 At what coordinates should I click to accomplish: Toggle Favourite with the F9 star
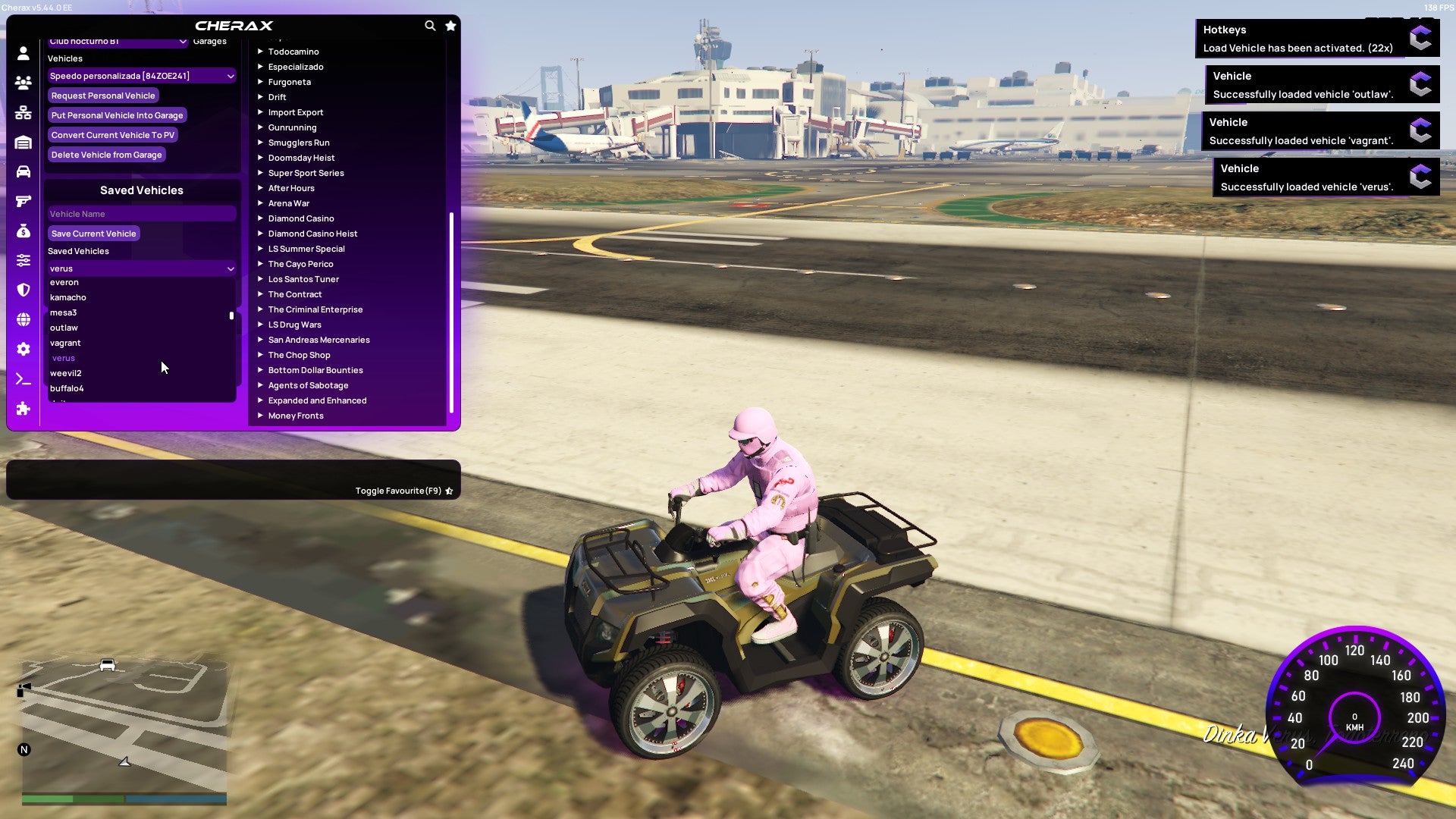point(447,491)
